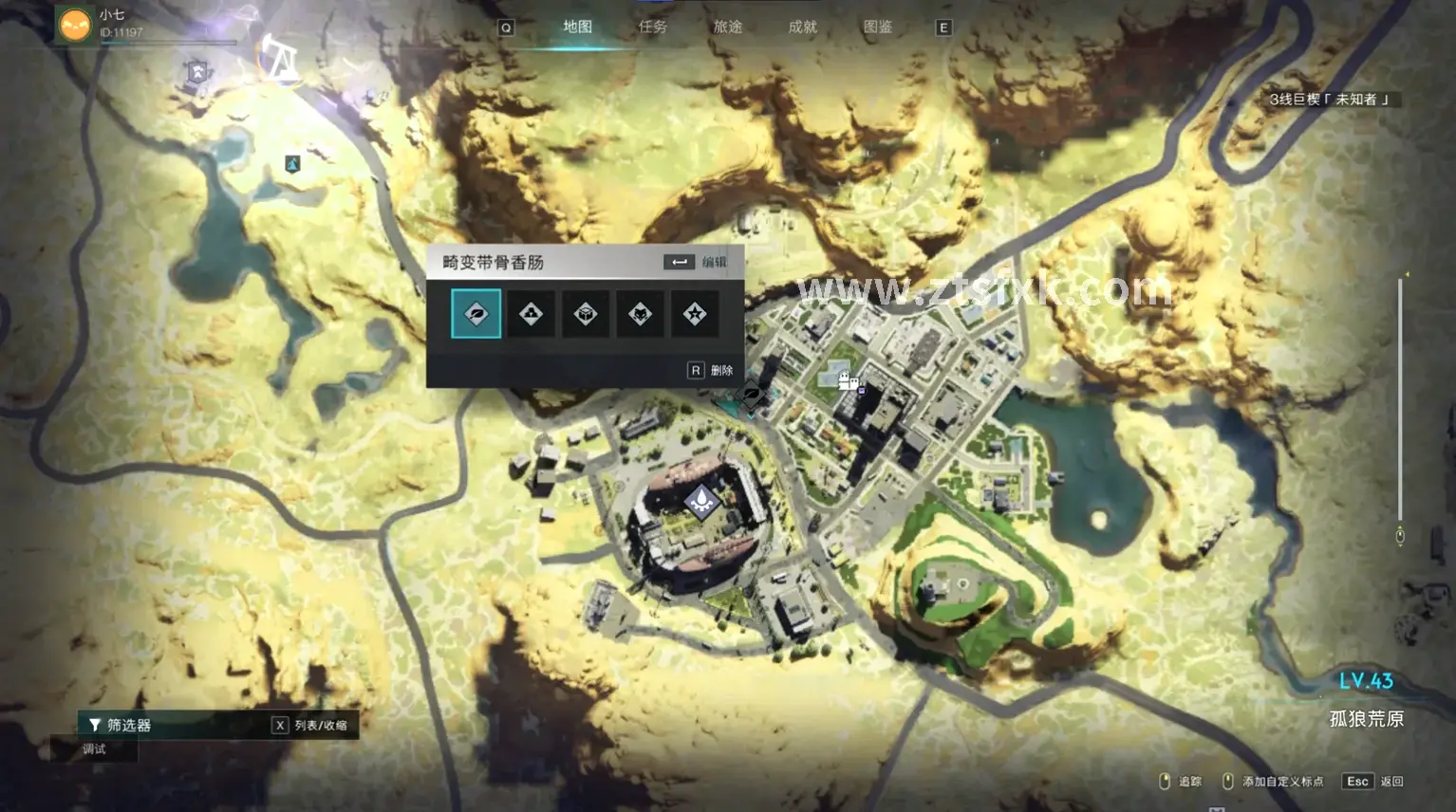The width and height of the screenshot is (1456, 812).
Task: Click the player avatar 小七
Action: tap(75, 24)
